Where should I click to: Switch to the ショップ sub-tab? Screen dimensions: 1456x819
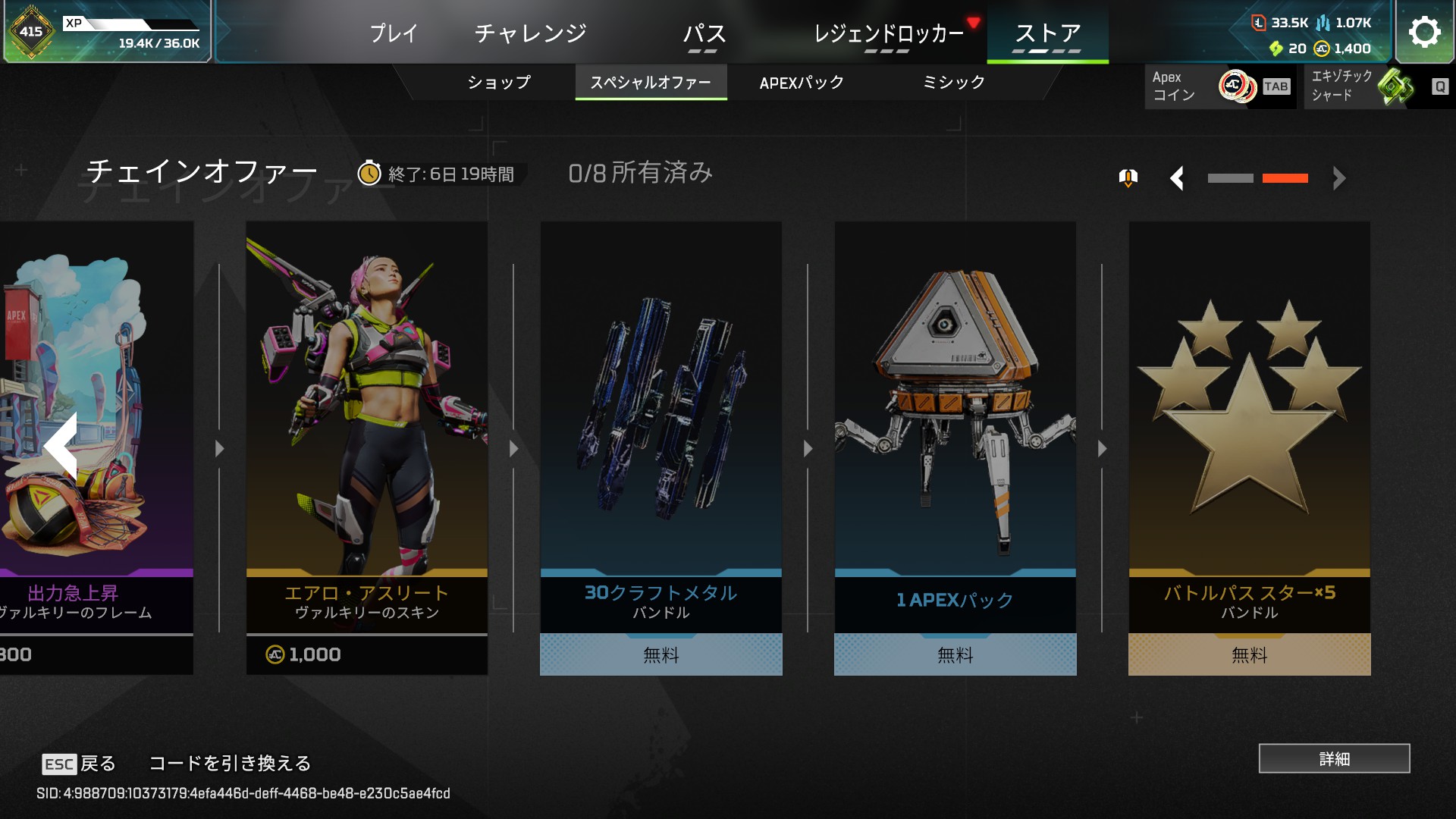(x=499, y=82)
